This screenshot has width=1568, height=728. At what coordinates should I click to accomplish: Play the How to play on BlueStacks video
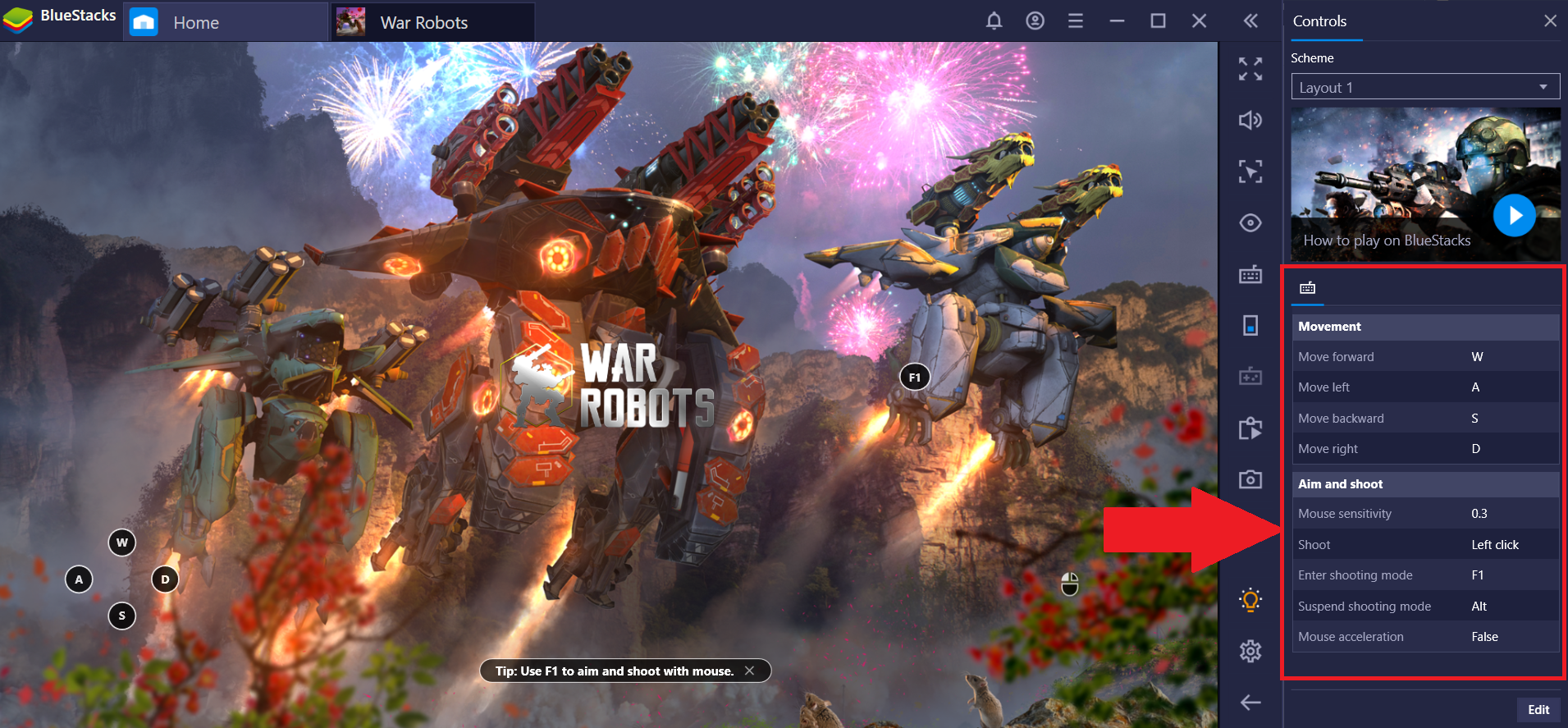[x=1514, y=216]
